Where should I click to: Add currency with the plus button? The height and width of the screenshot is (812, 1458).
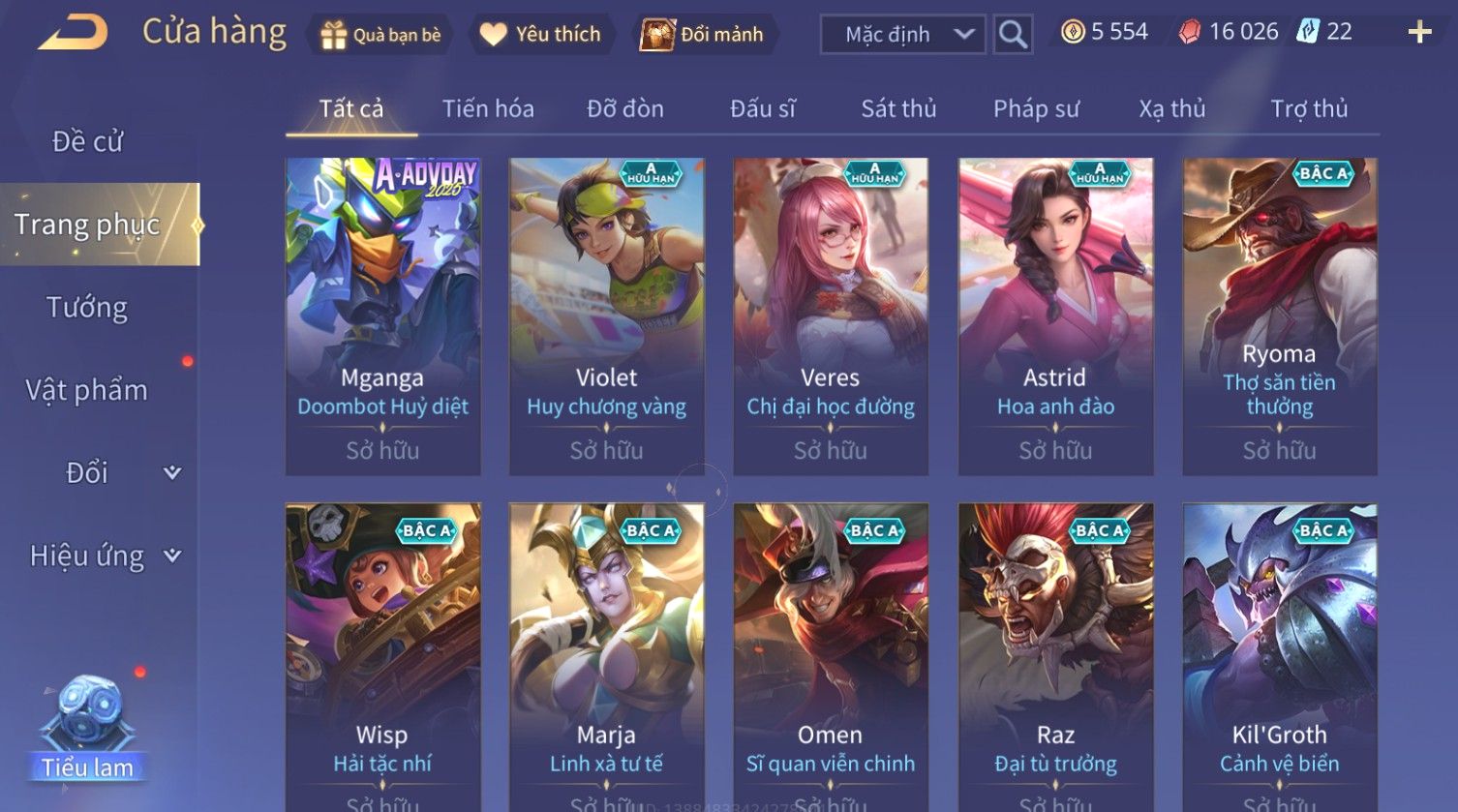click(x=1419, y=33)
